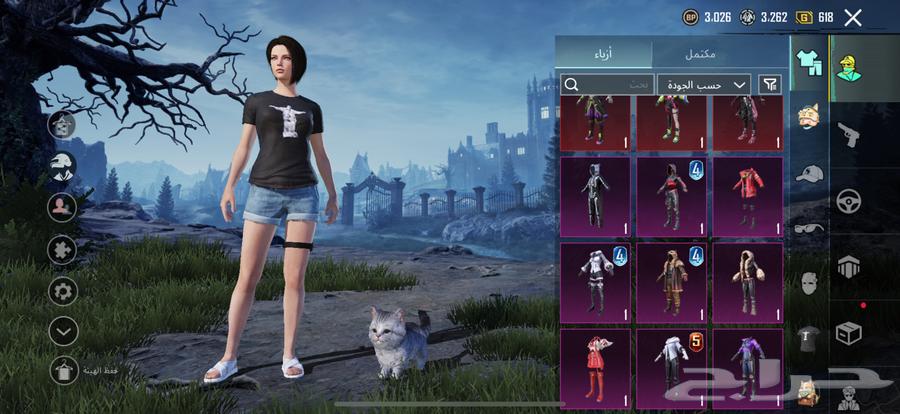This screenshot has height=414, width=900.
Task: Switch to the steering wheel vehicles section
Action: click(849, 201)
